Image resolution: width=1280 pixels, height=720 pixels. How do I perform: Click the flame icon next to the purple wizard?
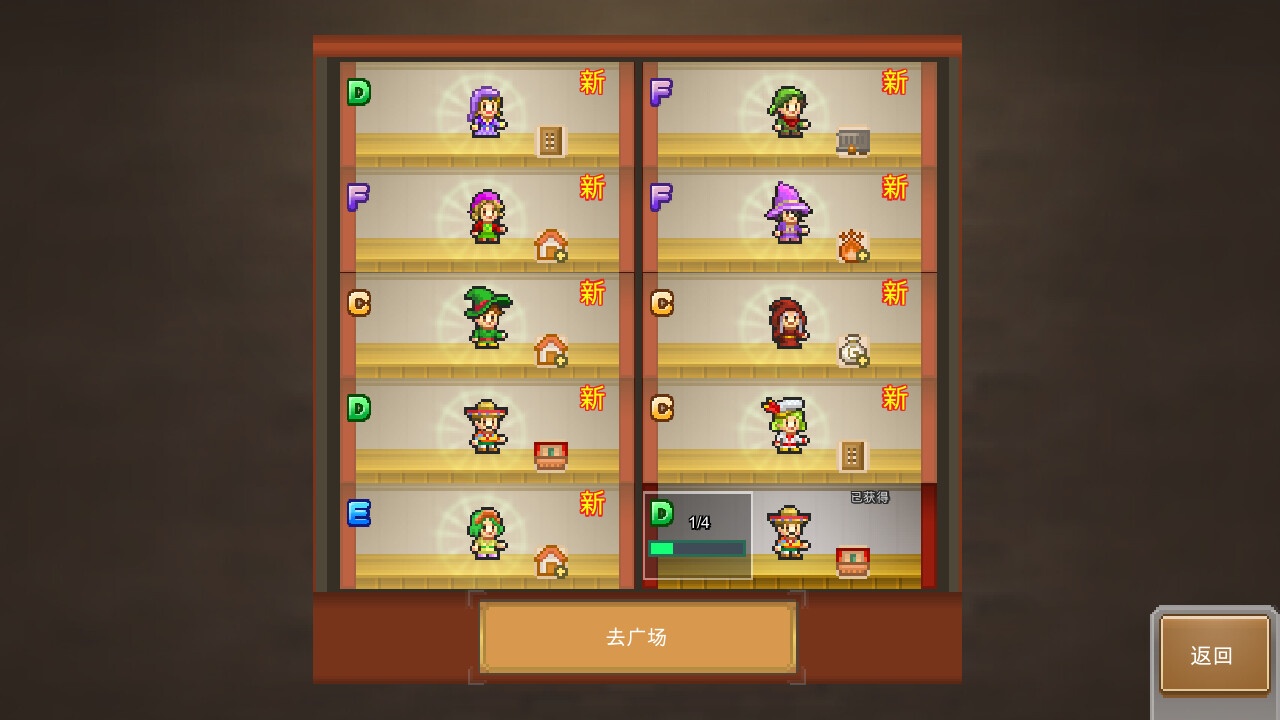click(852, 245)
